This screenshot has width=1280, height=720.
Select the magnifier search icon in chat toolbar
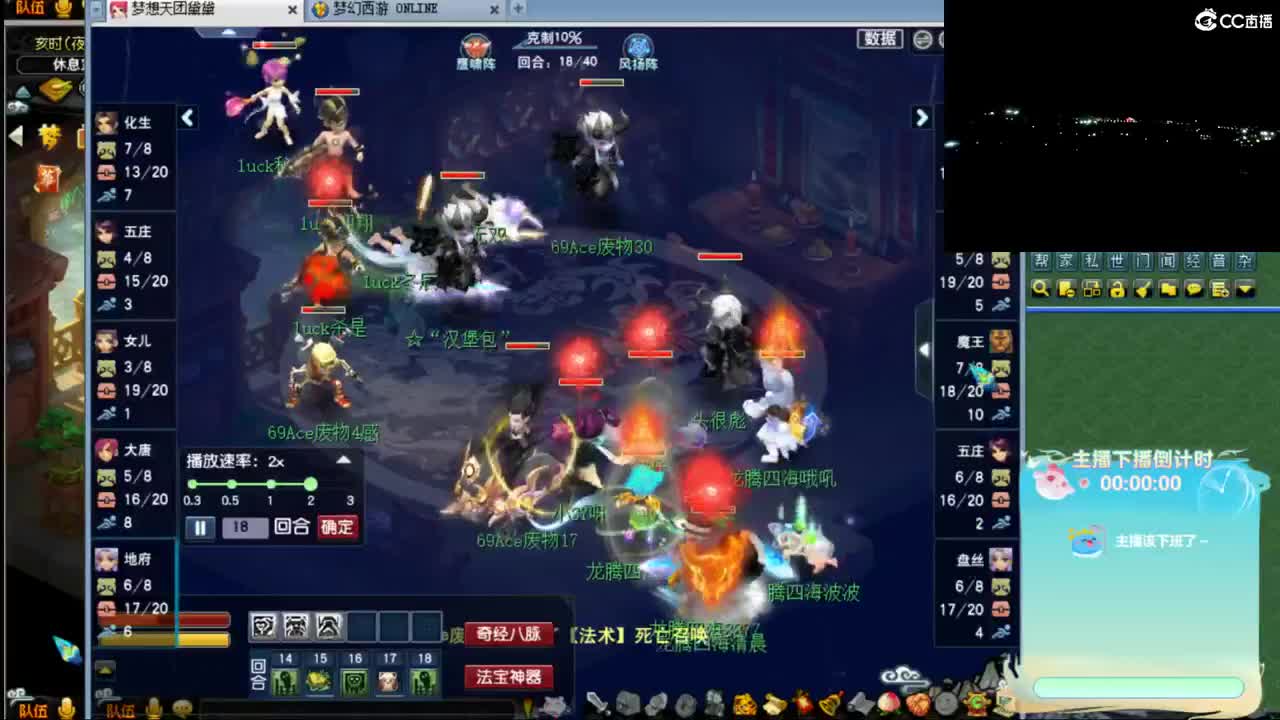(1040, 289)
